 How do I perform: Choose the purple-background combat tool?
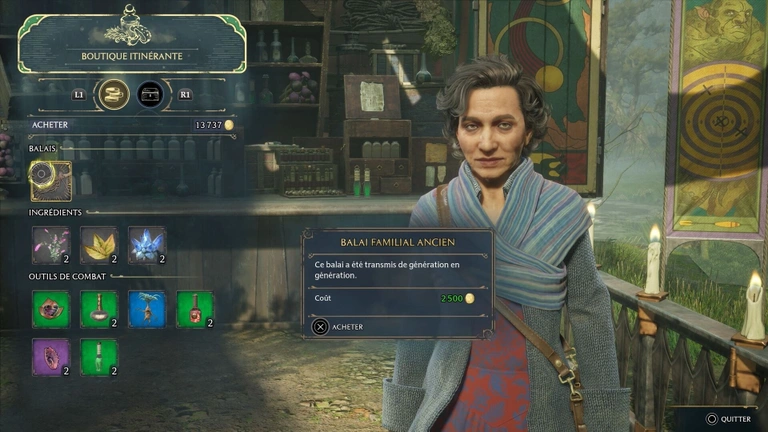point(51,357)
